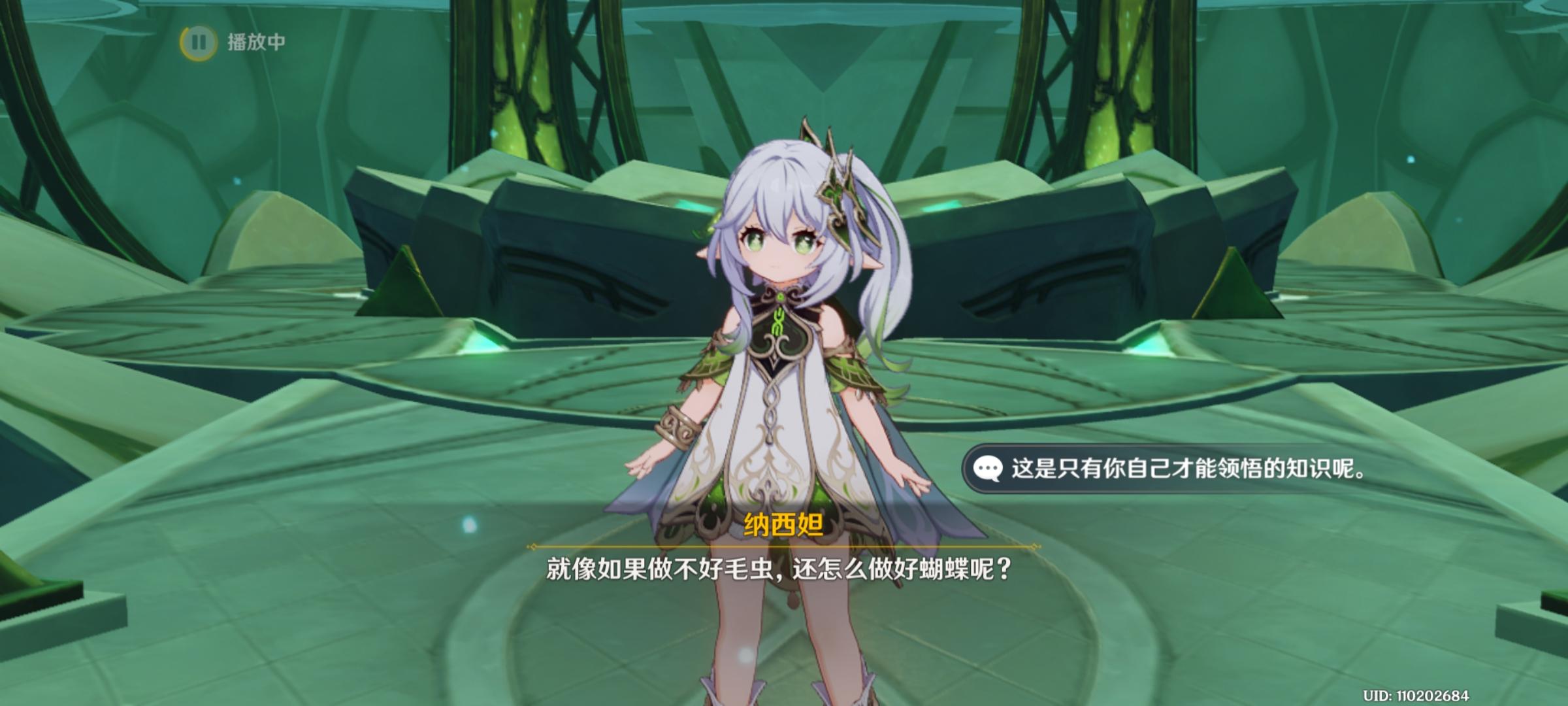Toggle cutscene playback from playing to paused
The image size is (1568, 706).
point(199,43)
